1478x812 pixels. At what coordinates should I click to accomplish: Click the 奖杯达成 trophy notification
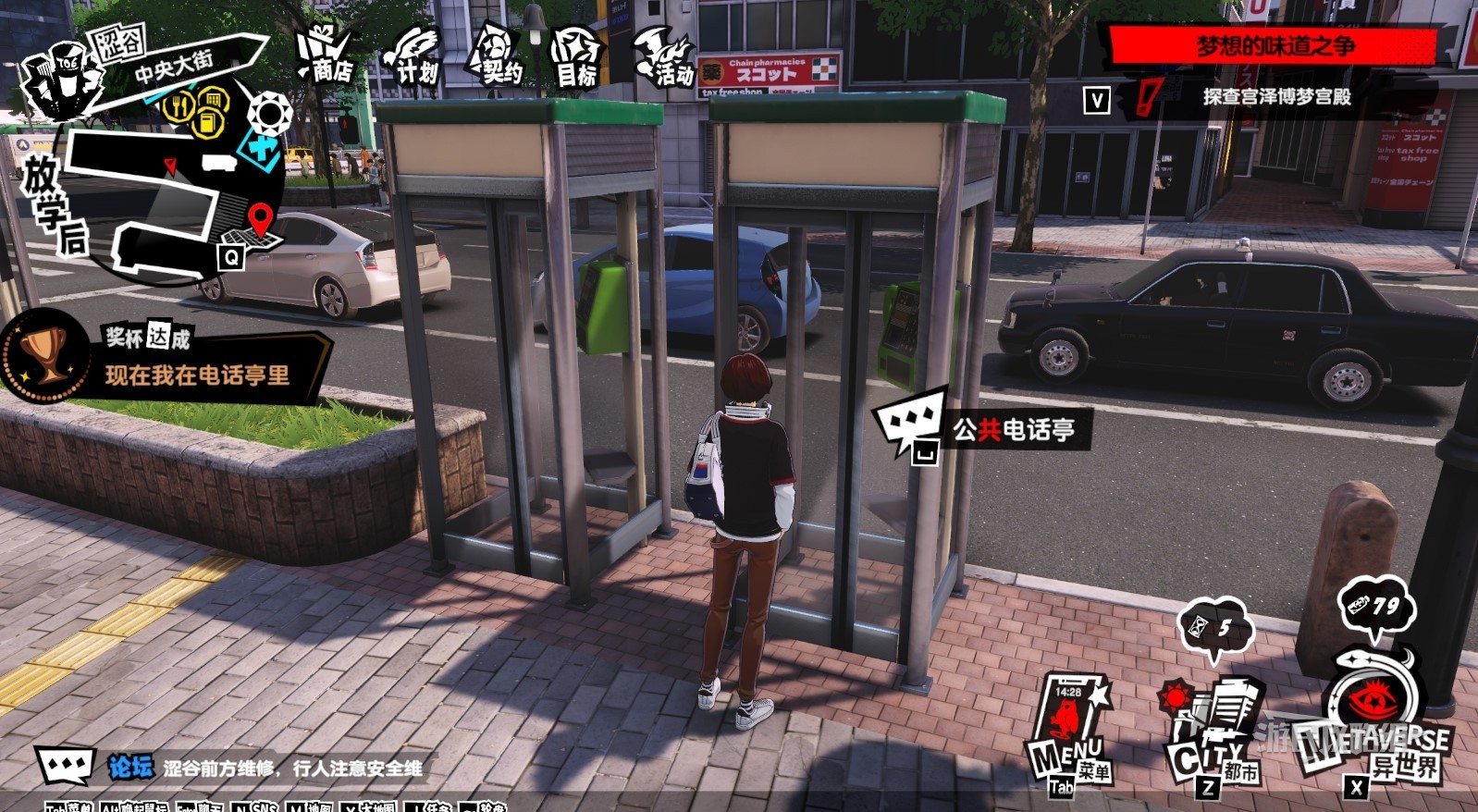tap(166, 361)
